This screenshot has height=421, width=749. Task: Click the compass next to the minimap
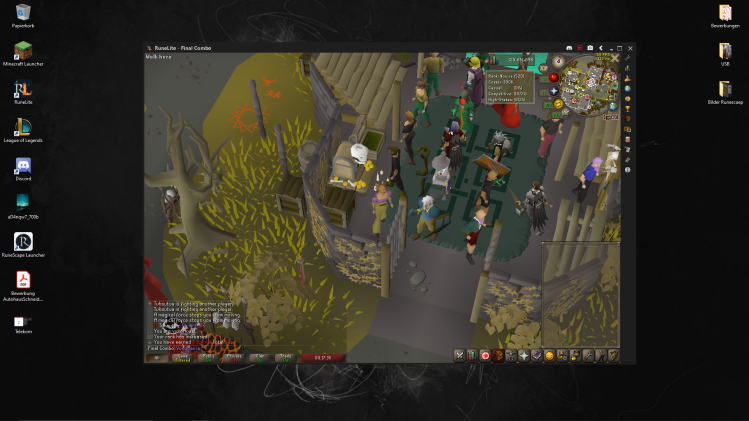pyautogui.click(x=559, y=61)
